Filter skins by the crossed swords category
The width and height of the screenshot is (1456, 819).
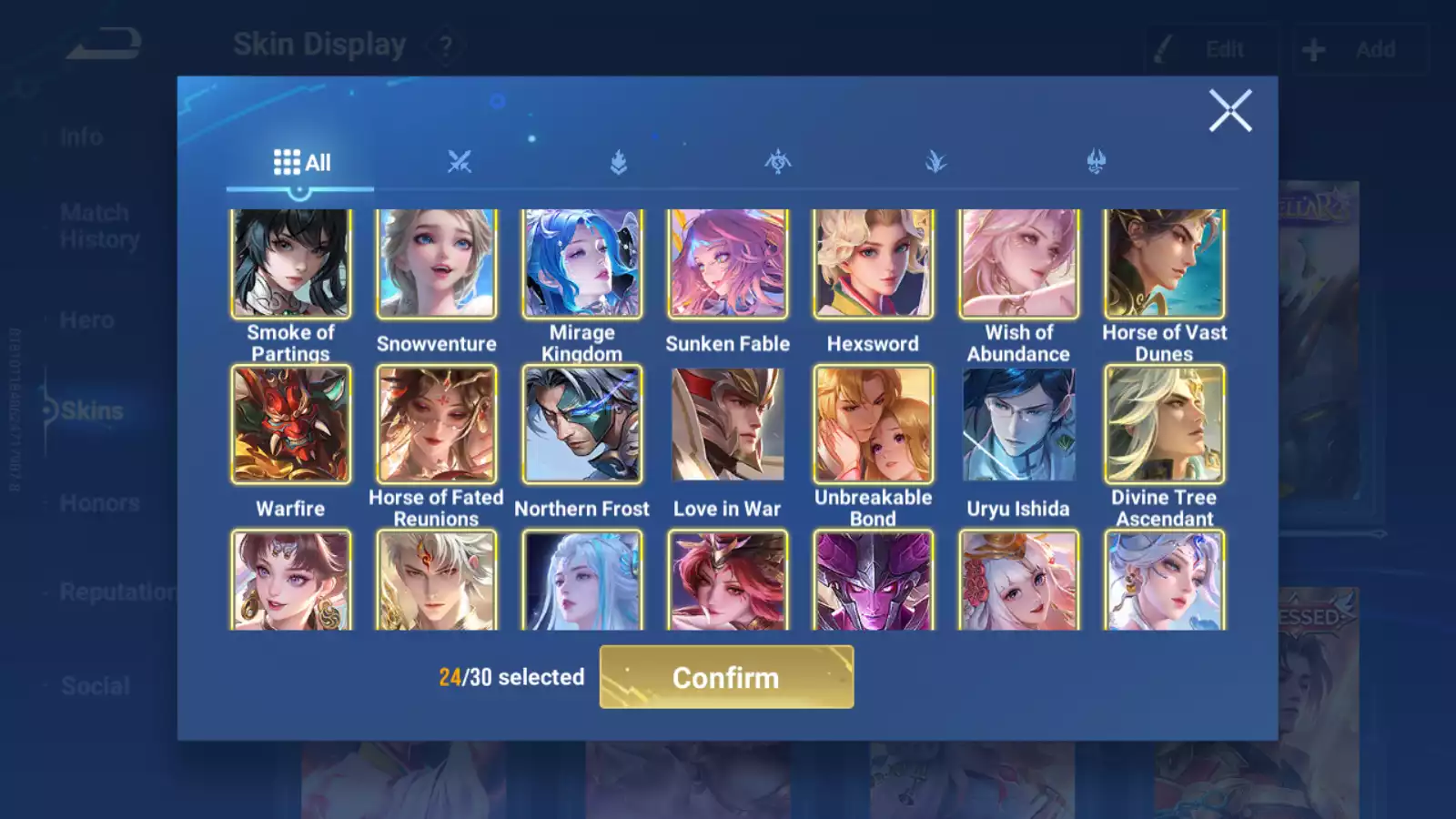coord(460,163)
